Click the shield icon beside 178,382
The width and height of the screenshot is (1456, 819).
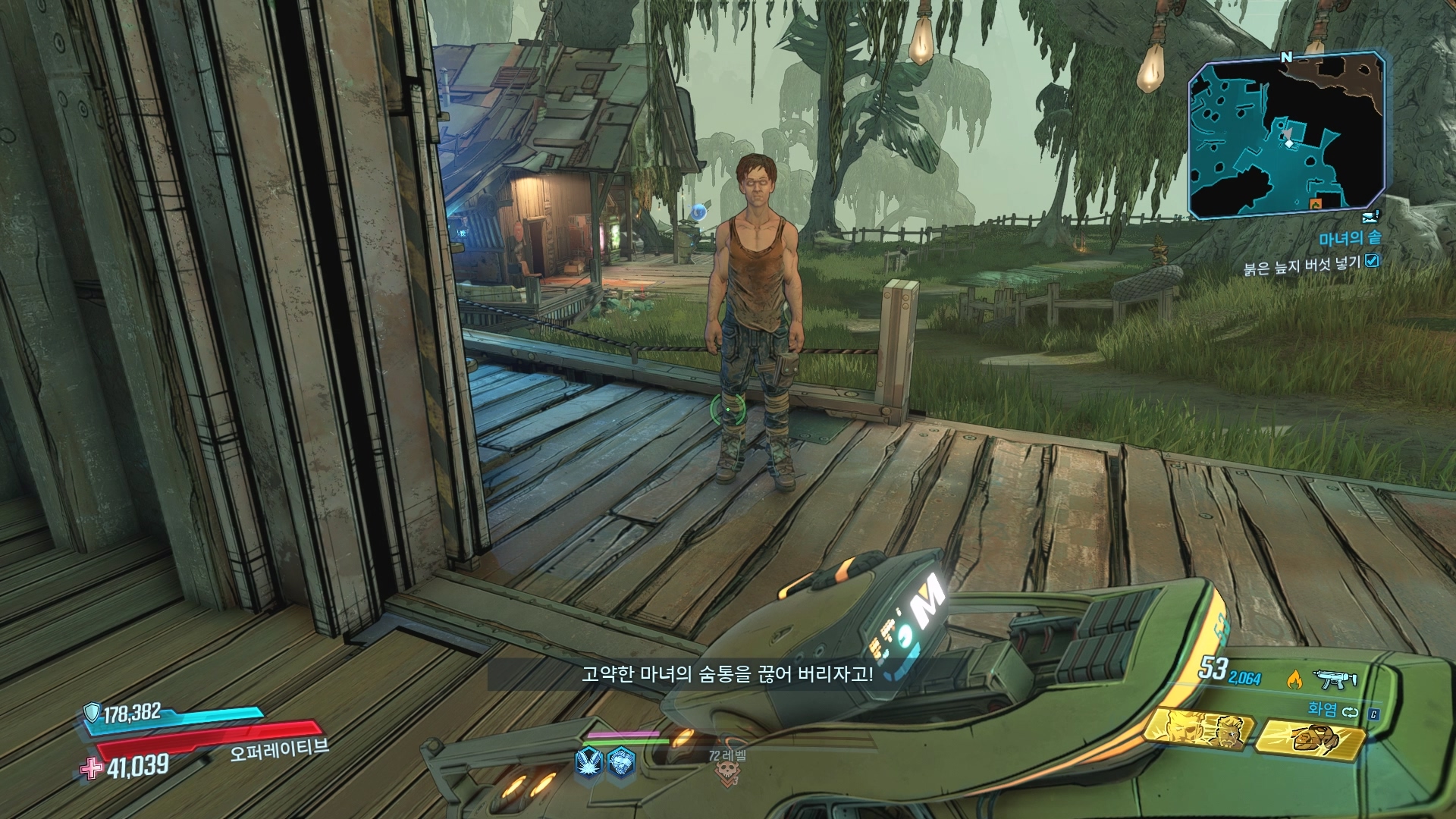[93, 711]
